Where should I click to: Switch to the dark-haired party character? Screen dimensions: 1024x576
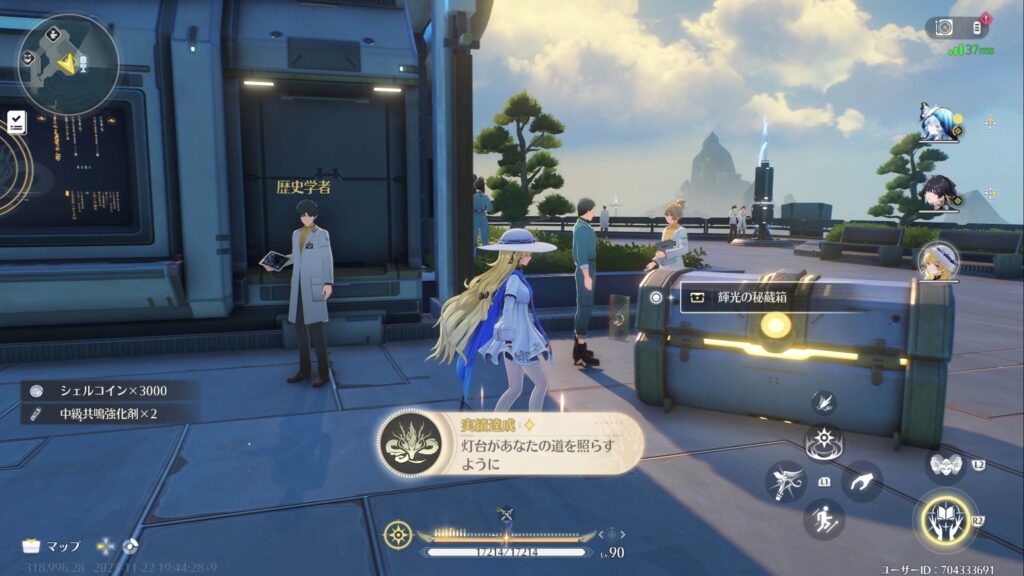coord(939,192)
